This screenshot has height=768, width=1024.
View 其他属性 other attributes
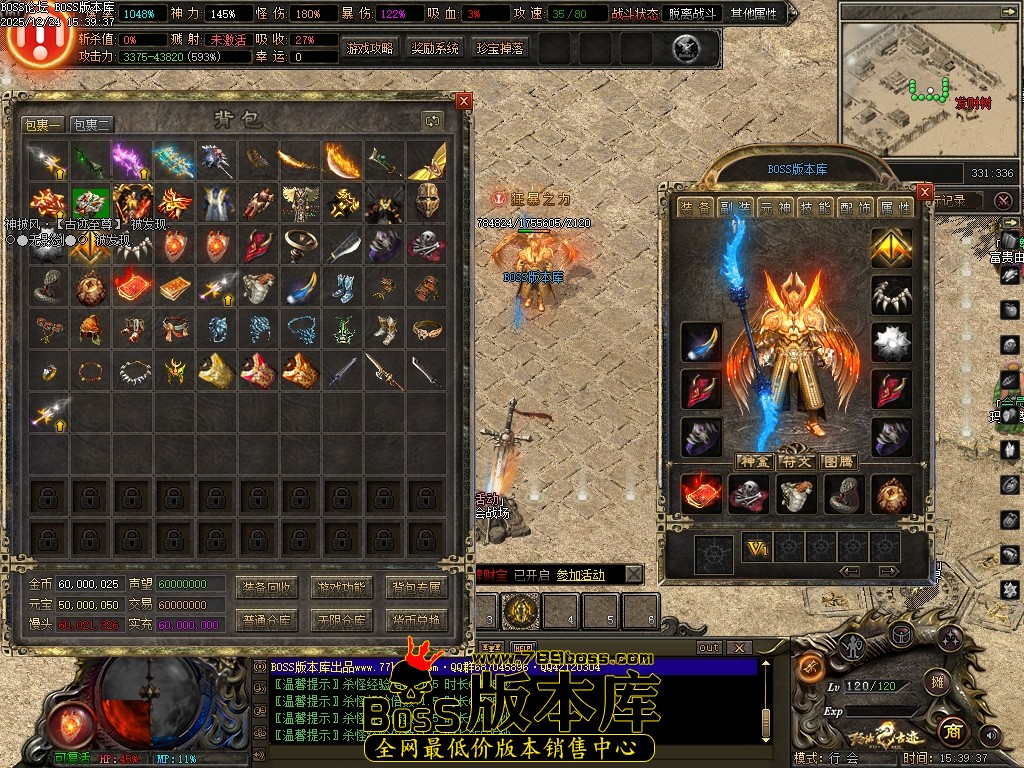(756, 14)
